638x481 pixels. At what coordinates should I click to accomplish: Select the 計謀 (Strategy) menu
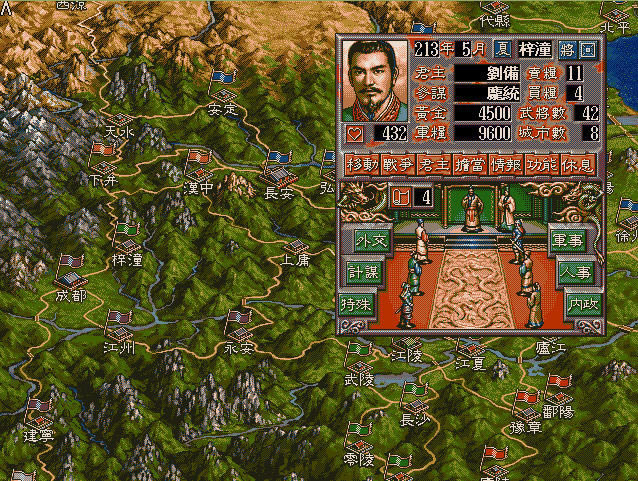point(363,272)
